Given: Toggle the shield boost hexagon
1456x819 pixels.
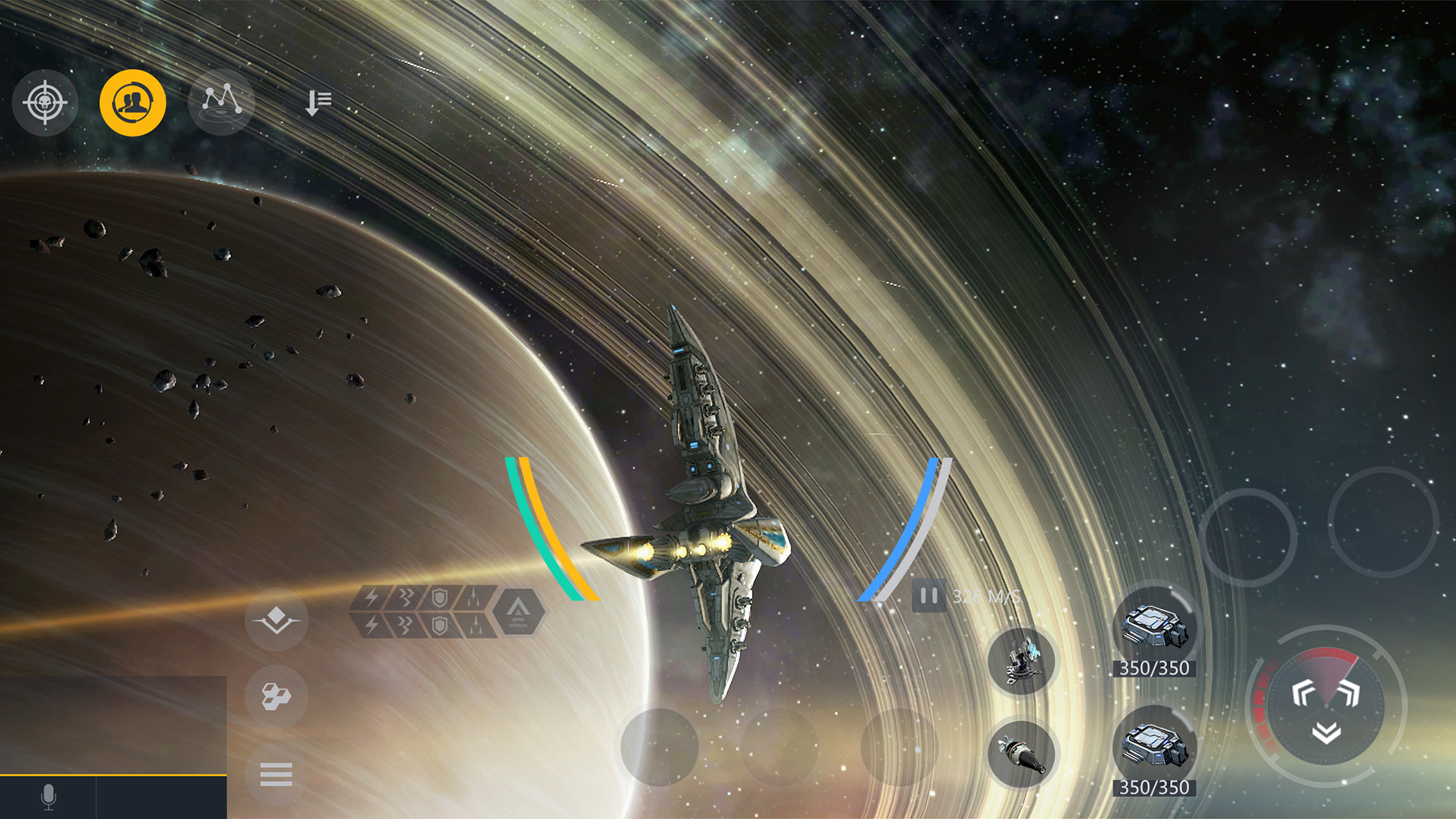Looking at the screenshot, I should (x=440, y=597).
